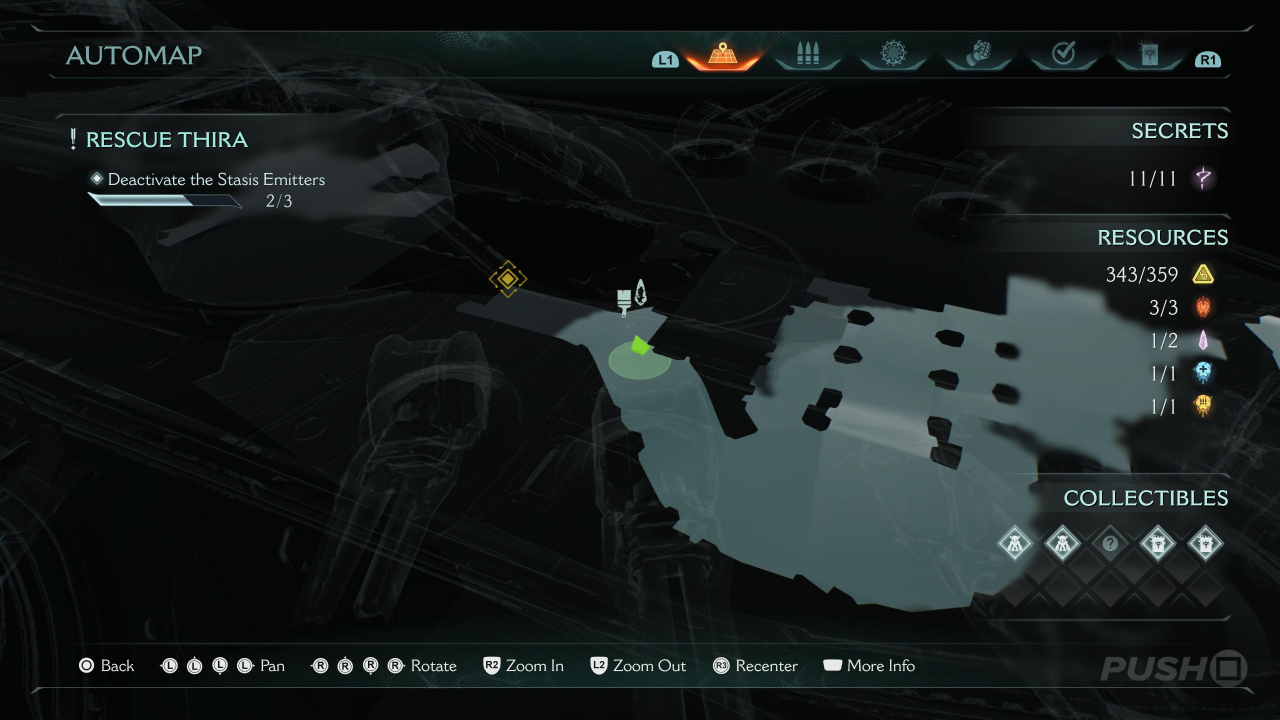1280x720 pixels.
Task: Select the unknown question mark collectible
Action: pyautogui.click(x=1109, y=544)
